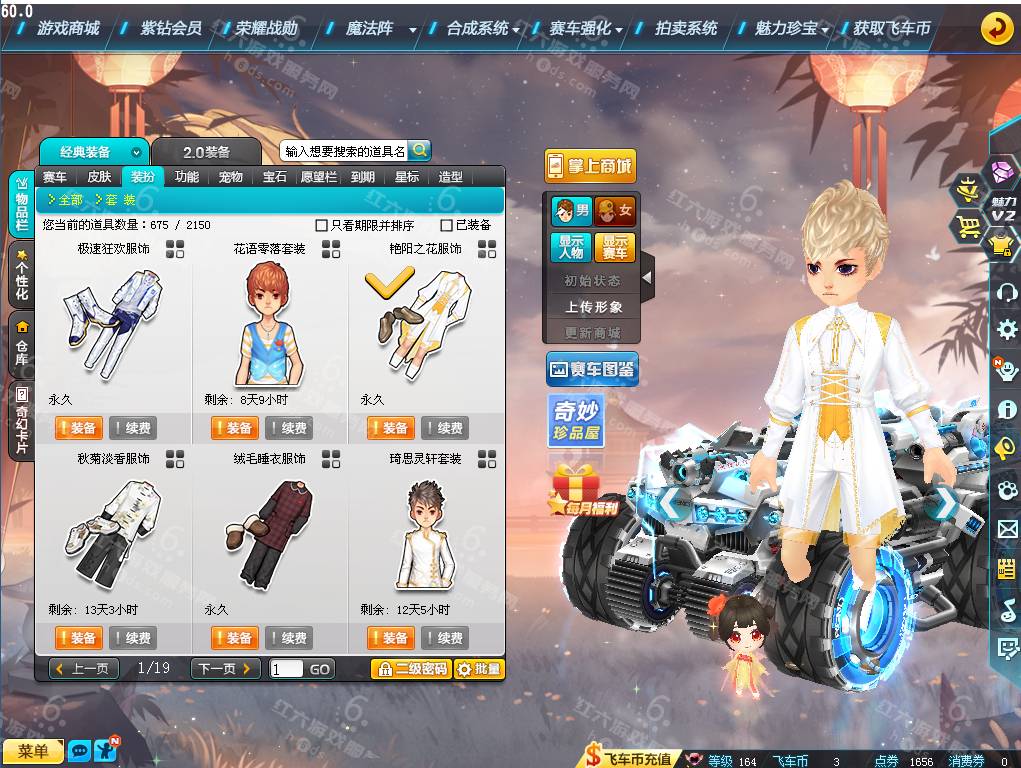Open the 仓库 warehouse side tab
Screen dimensions: 1021x768
[x=21, y=342]
